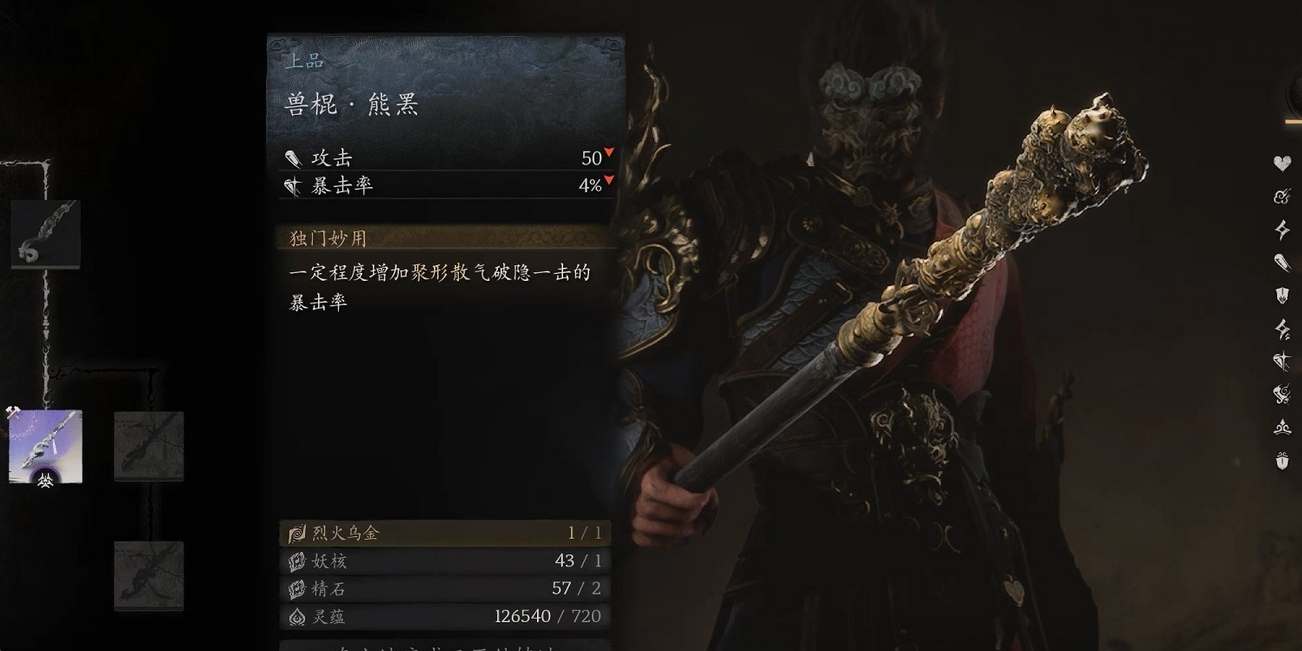This screenshot has width=1302, height=651.
Task: Select the heart health stat icon
Action: 1282,163
